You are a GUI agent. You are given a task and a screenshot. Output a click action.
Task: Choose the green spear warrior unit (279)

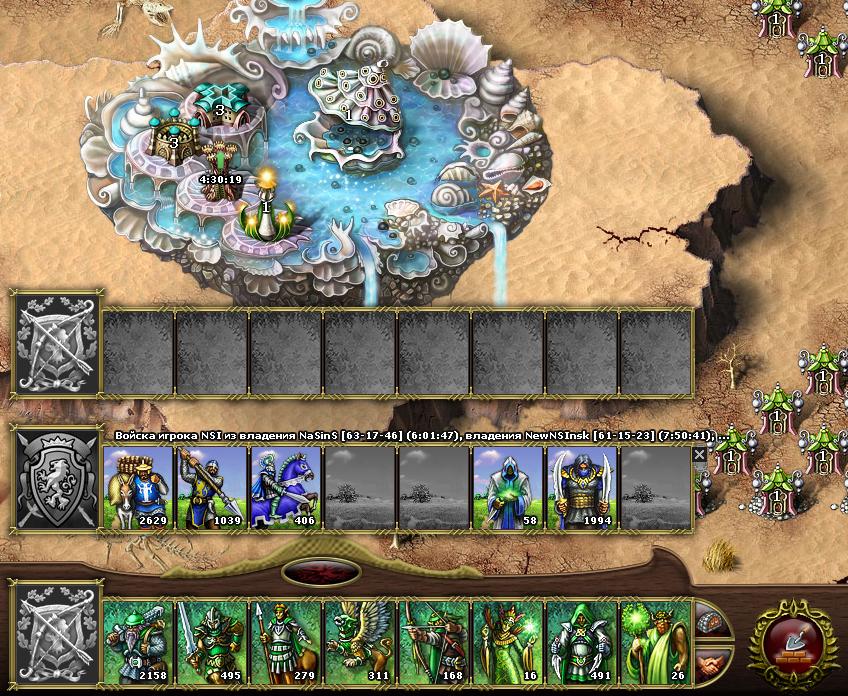point(287,641)
